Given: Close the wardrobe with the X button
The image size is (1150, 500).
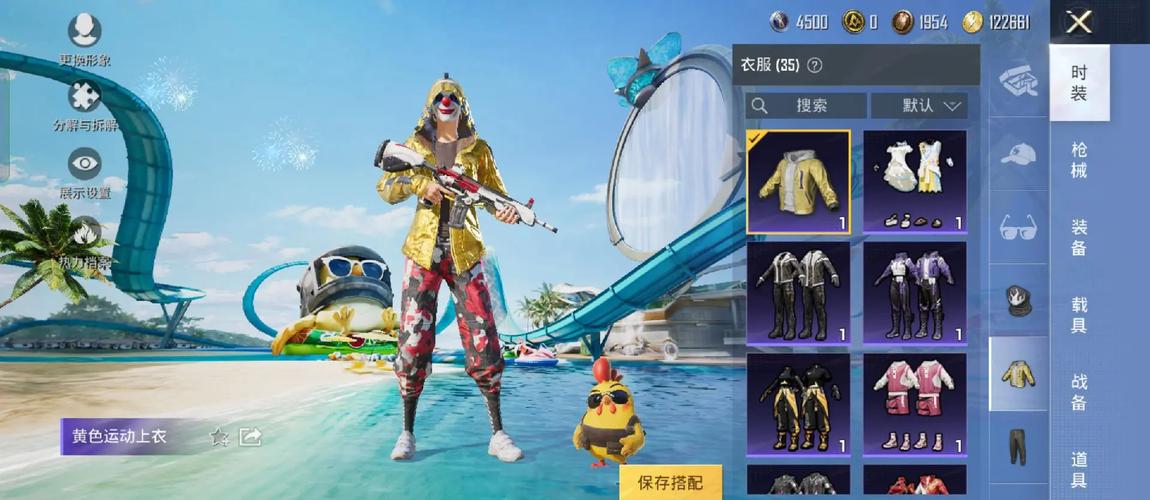Looking at the screenshot, I should click(1079, 22).
